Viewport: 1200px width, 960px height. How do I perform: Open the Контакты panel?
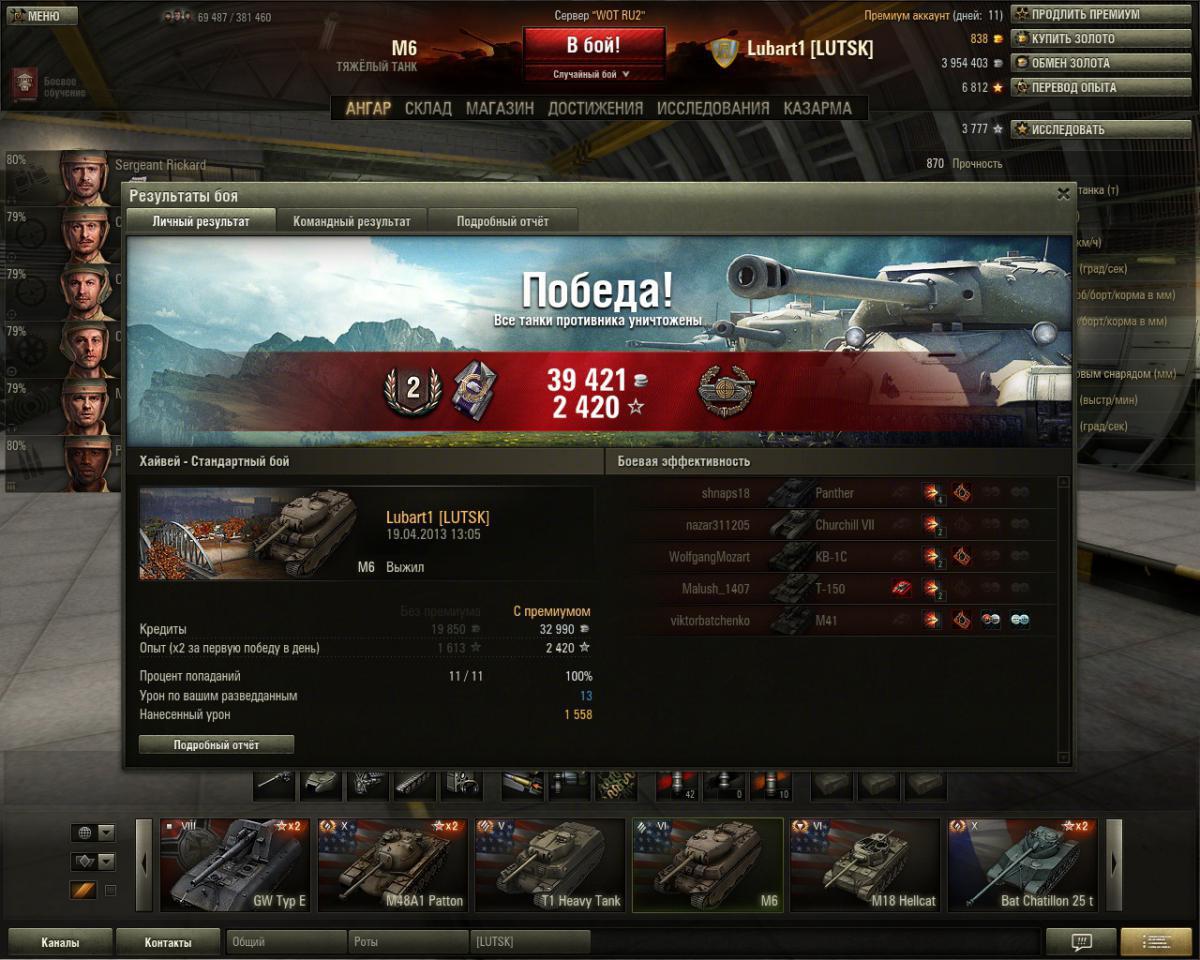tap(168, 942)
